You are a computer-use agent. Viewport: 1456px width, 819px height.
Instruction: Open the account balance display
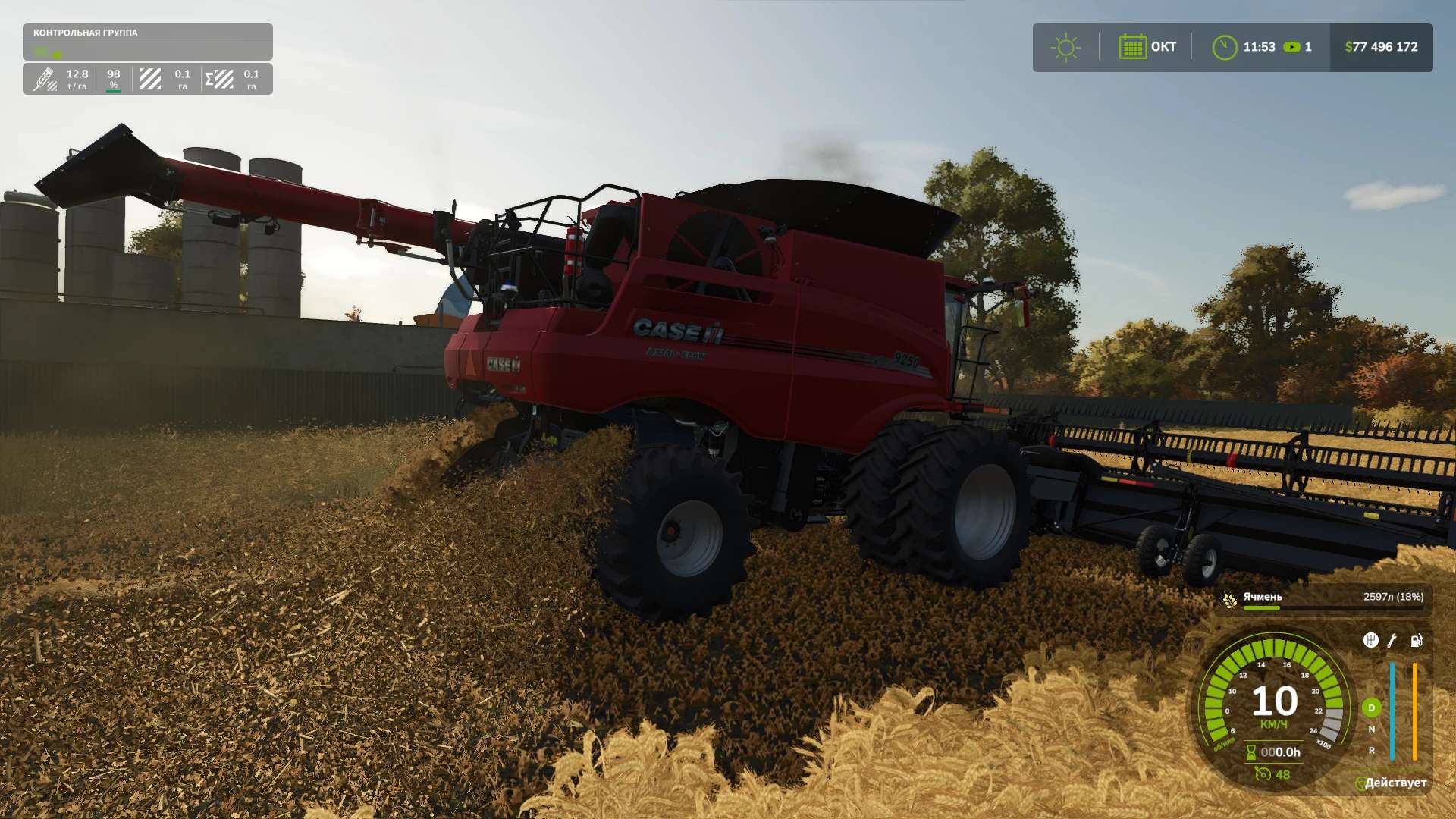[x=1381, y=47]
